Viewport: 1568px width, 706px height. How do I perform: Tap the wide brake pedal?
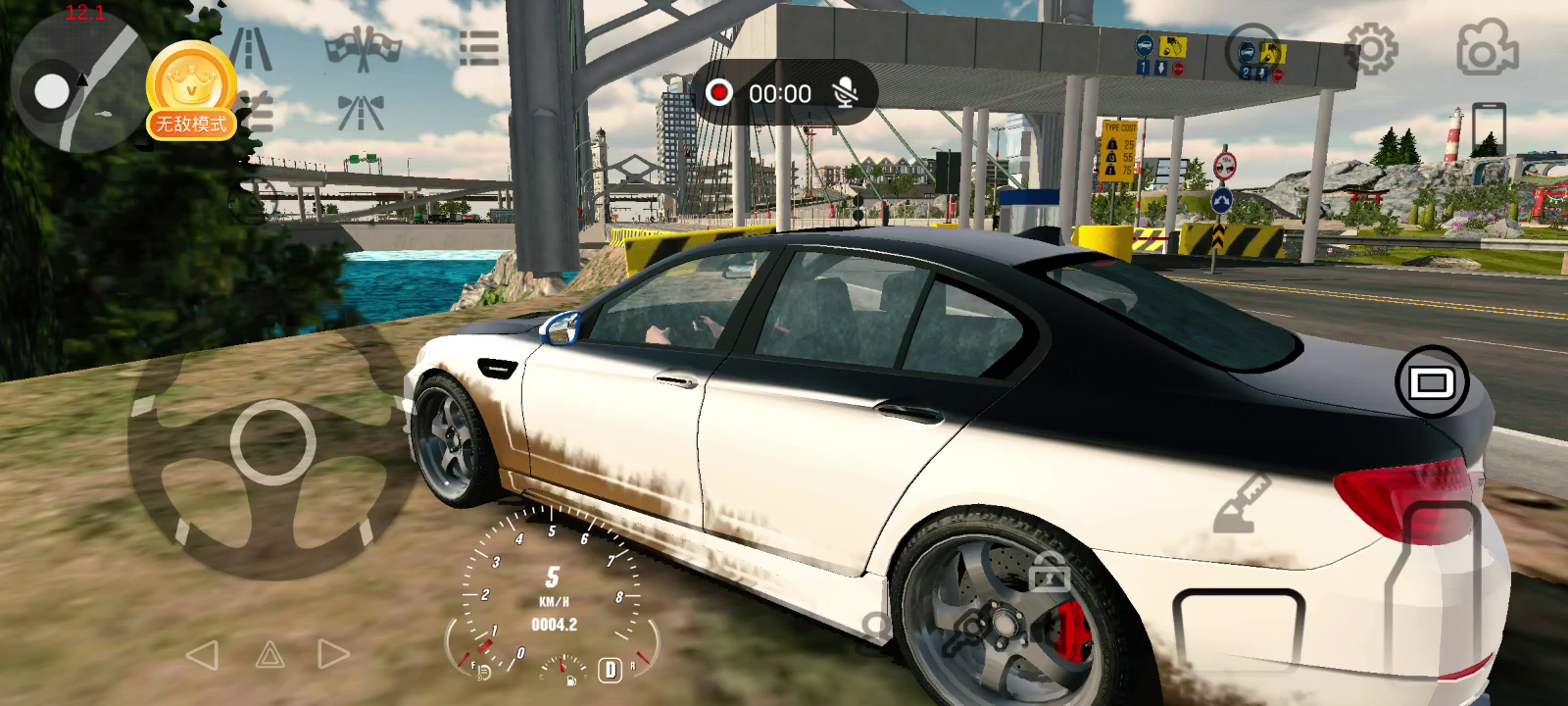1239,630
